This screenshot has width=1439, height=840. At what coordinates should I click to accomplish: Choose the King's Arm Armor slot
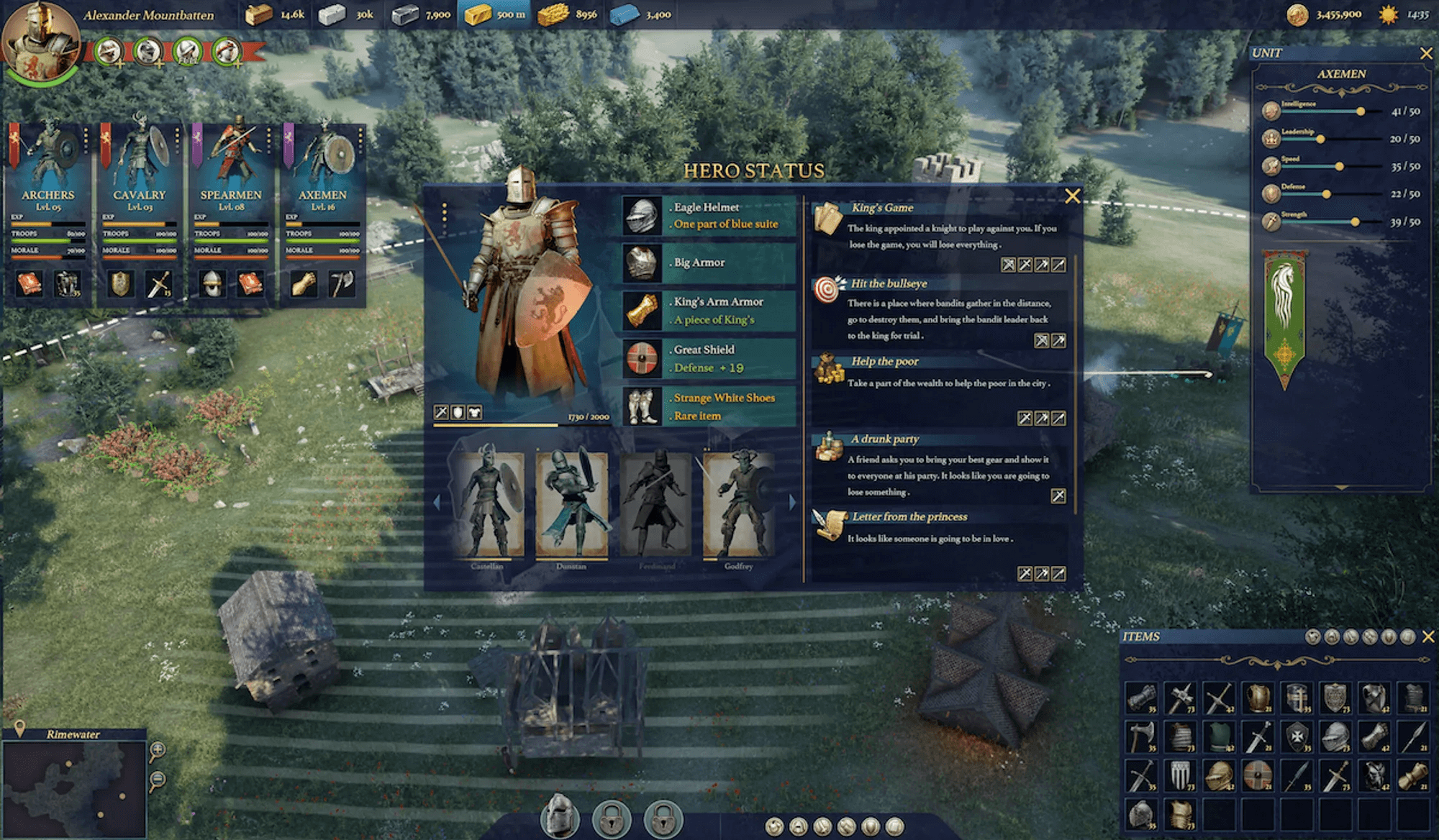[709, 311]
